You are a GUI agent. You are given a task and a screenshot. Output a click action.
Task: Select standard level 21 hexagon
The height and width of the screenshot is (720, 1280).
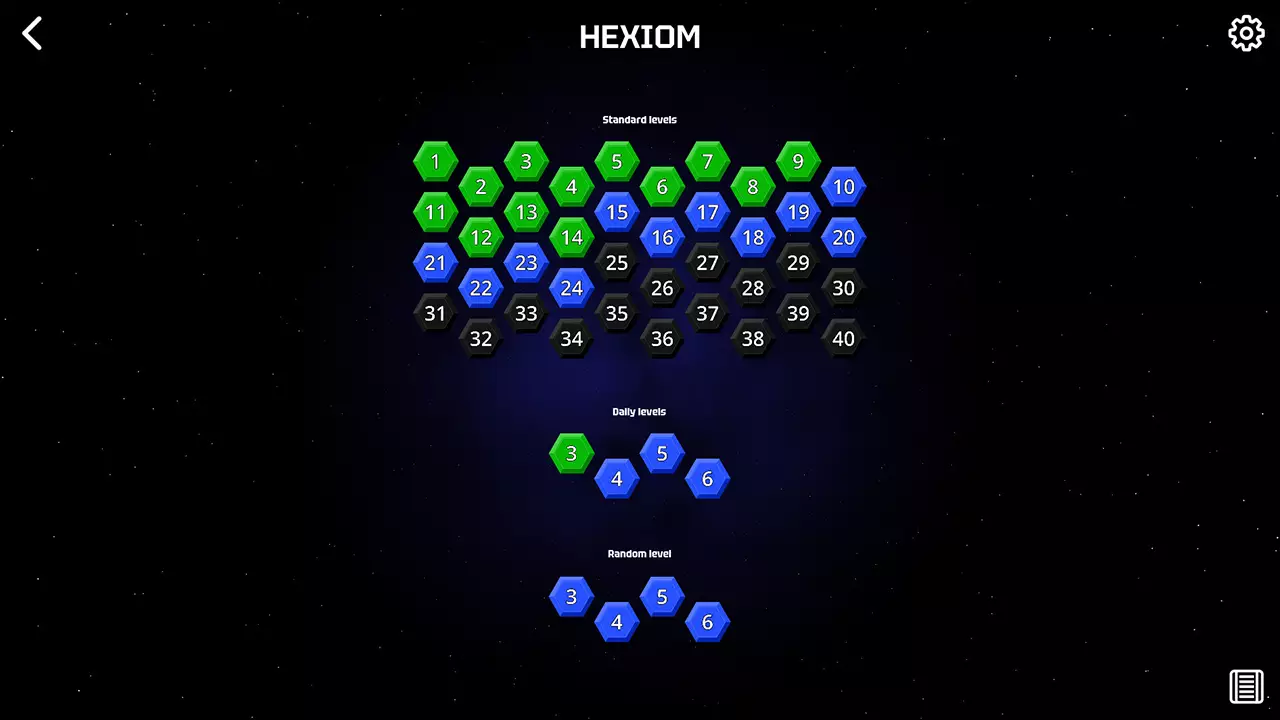click(435, 262)
